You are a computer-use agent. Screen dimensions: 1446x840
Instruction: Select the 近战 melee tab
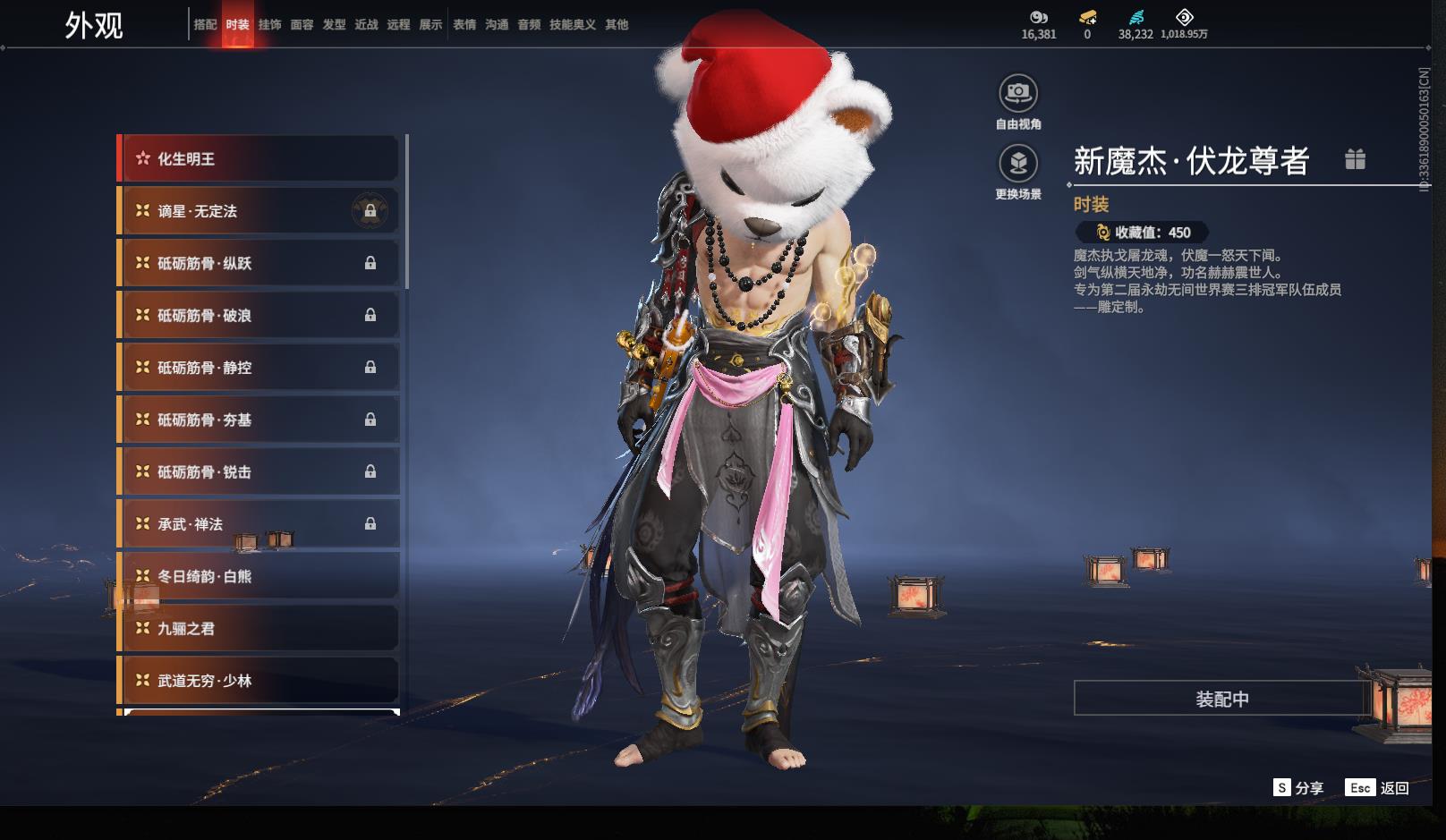pos(366,25)
